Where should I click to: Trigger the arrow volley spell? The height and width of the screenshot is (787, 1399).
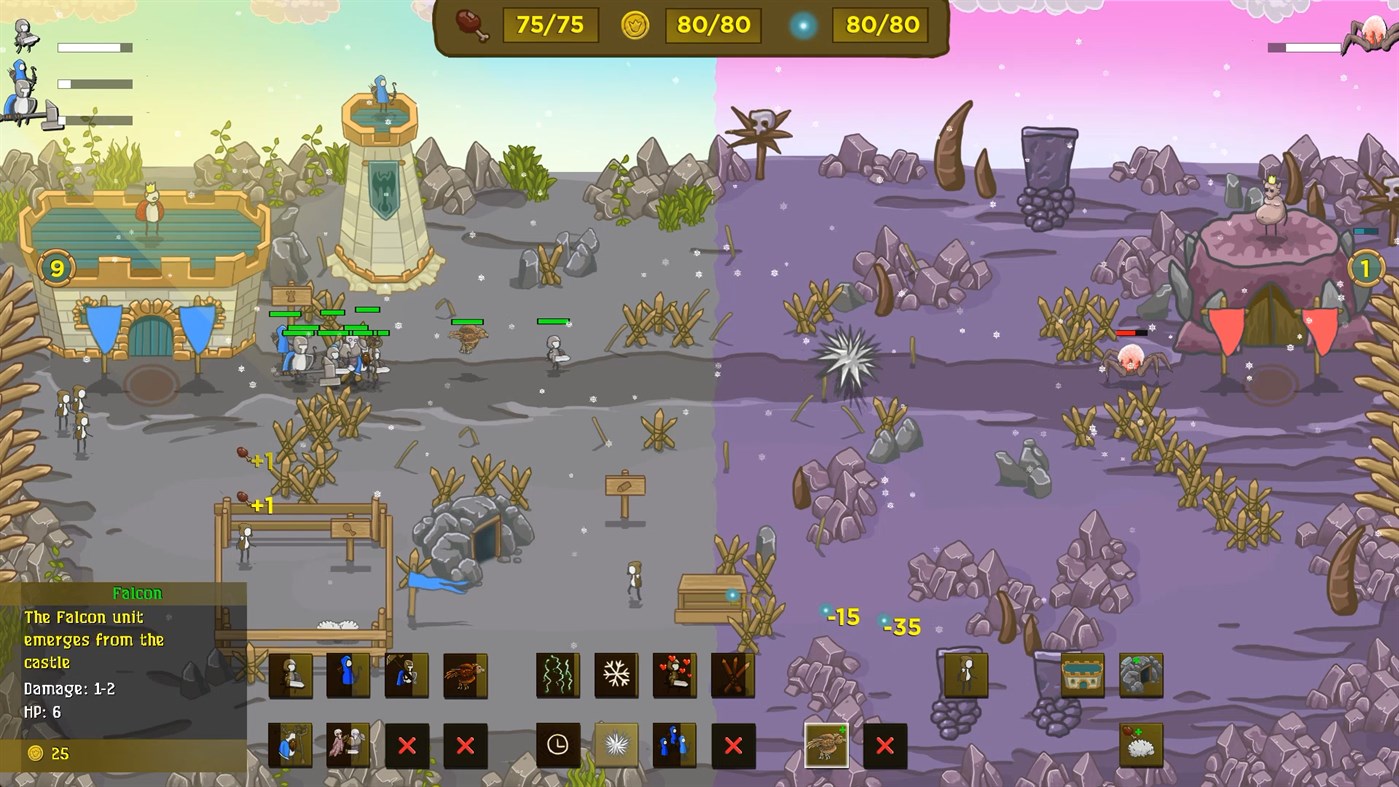tap(734, 675)
